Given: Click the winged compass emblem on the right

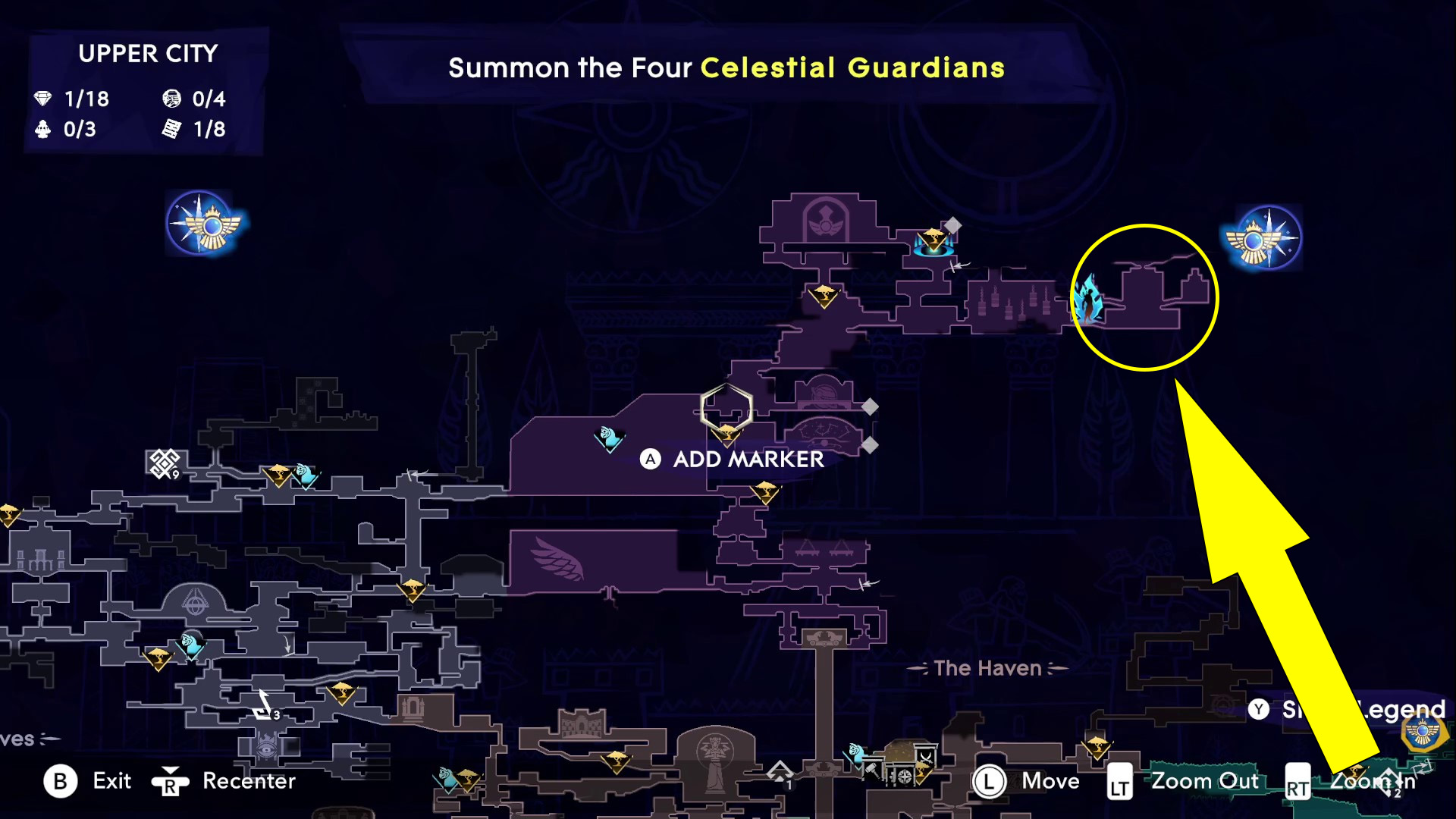Looking at the screenshot, I should pos(1263,238).
